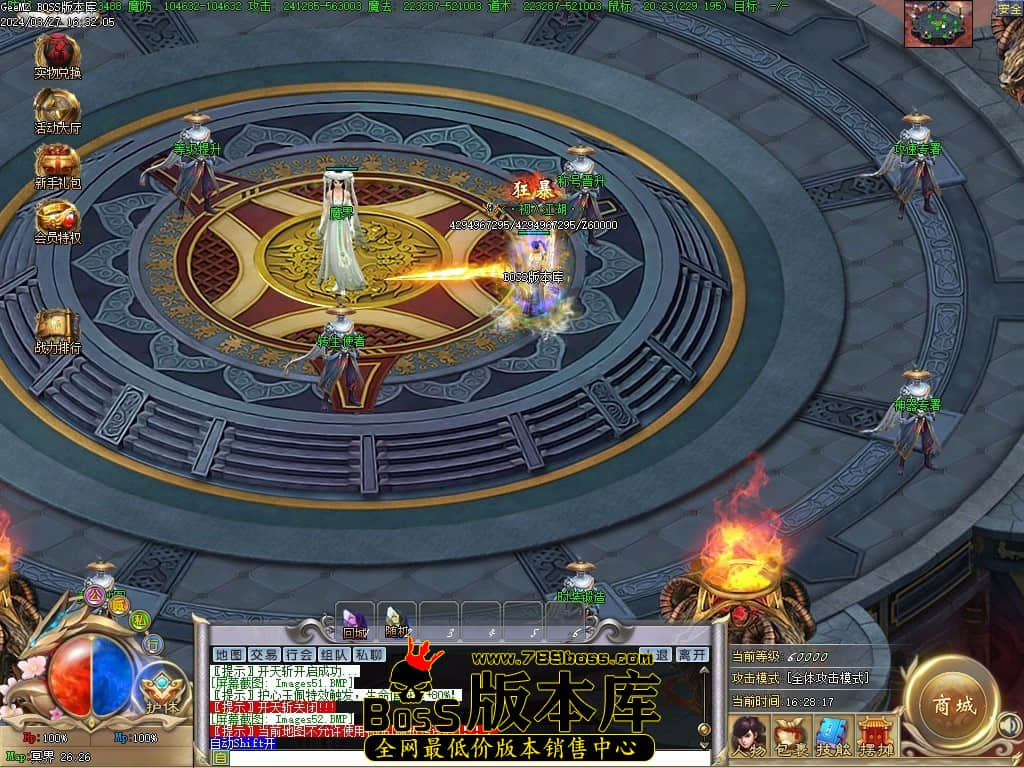This screenshot has width=1024, height=768.
Task: Switch to the 组队 team chat tab
Action: (x=334, y=654)
